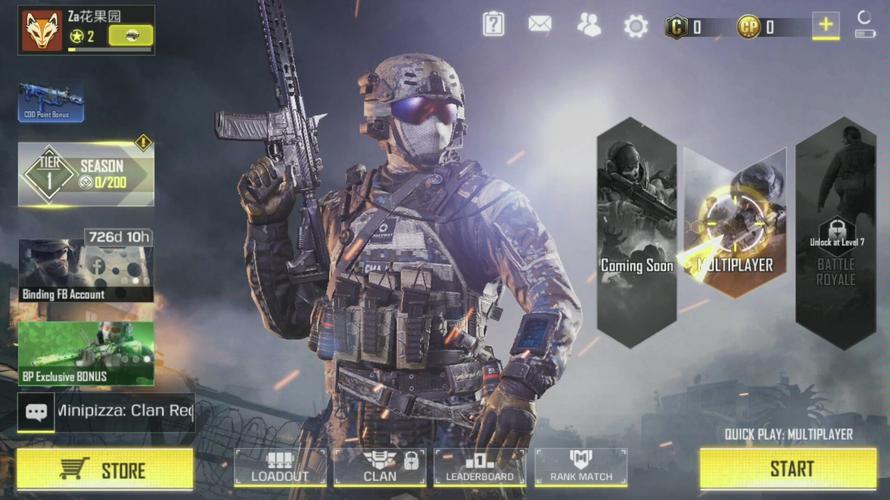Add currency with the yellow plus button

point(826,26)
